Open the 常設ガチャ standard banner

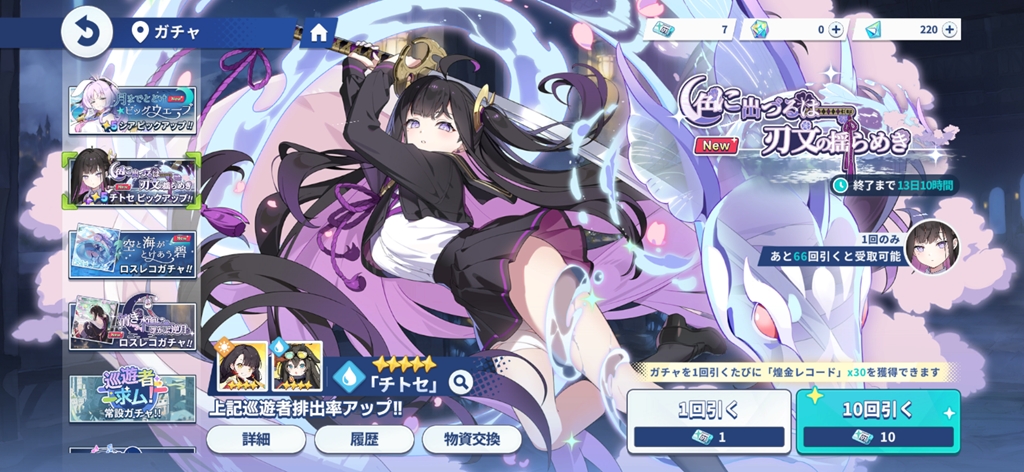point(132,398)
